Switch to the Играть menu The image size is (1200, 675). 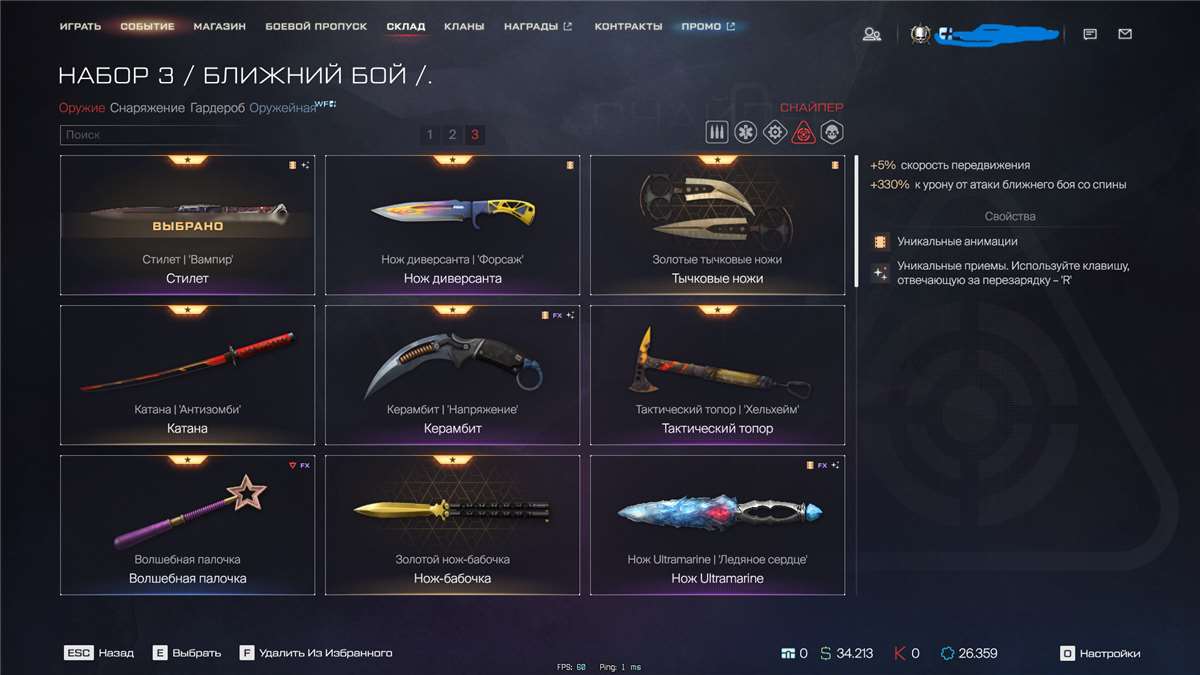[80, 26]
